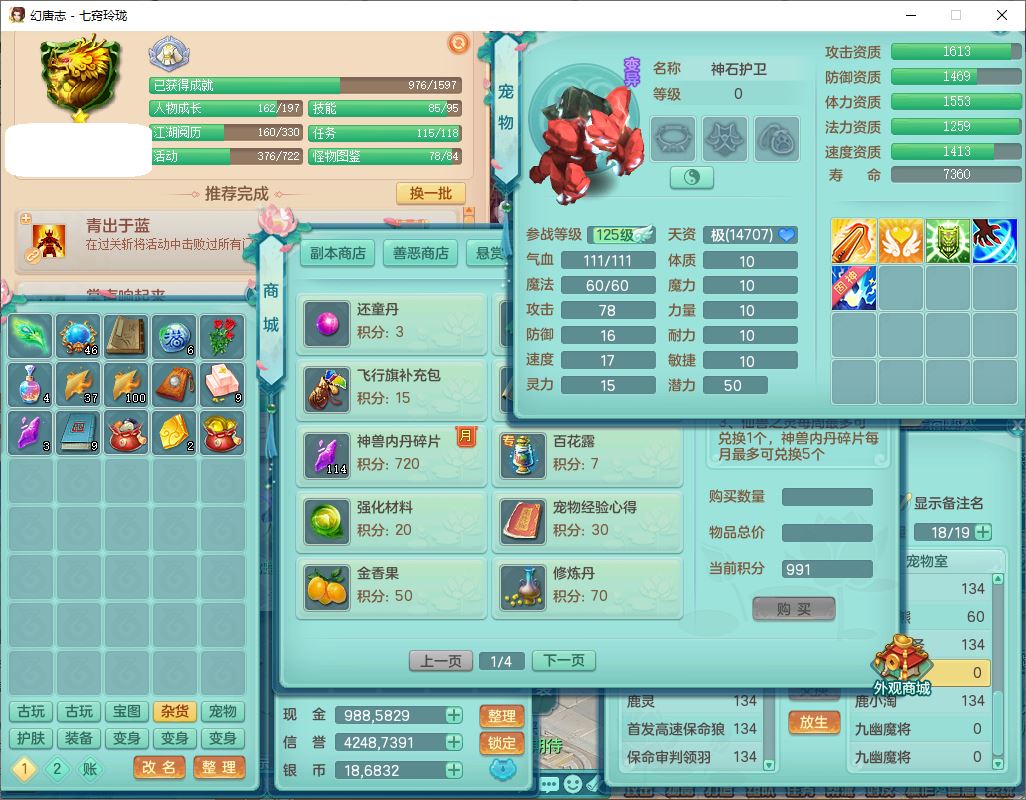Add 现金 with the plus button
This screenshot has width=1026, height=800.
454,715
